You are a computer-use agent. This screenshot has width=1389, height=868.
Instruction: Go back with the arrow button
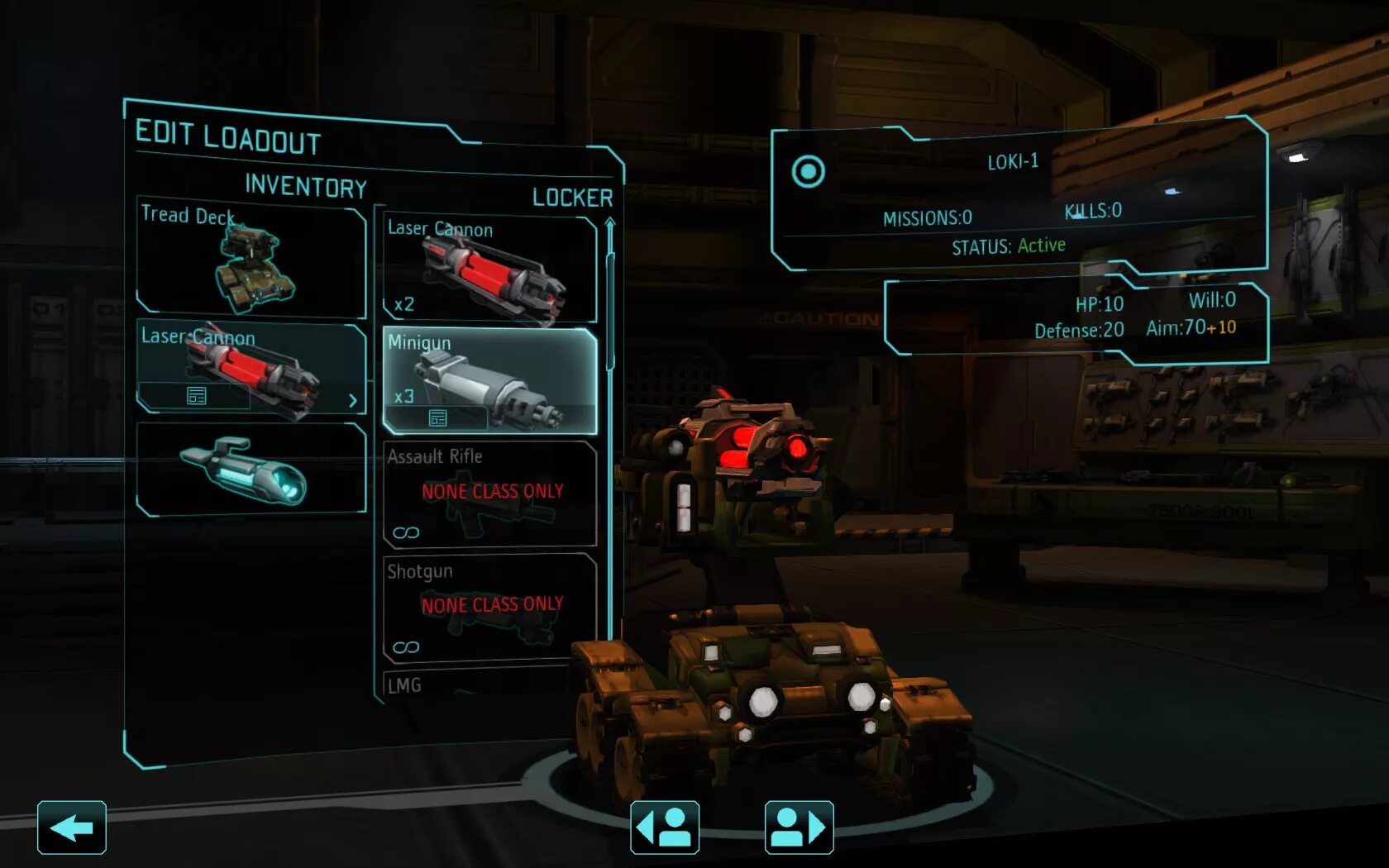[x=72, y=827]
